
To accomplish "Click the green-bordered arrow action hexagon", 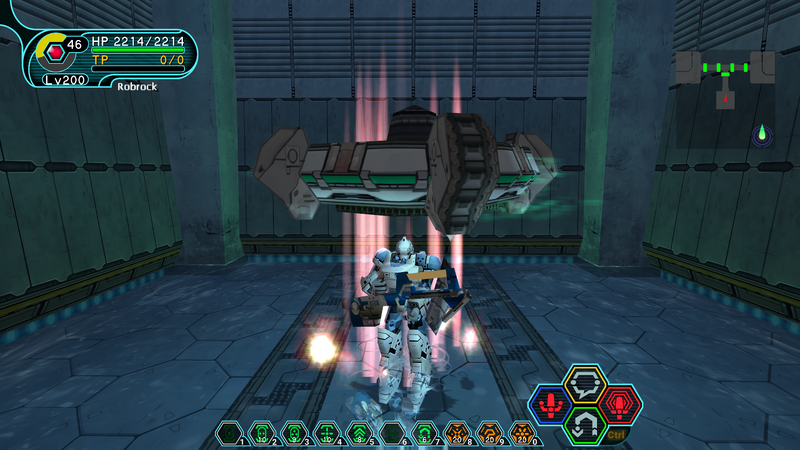I will coord(584,425).
